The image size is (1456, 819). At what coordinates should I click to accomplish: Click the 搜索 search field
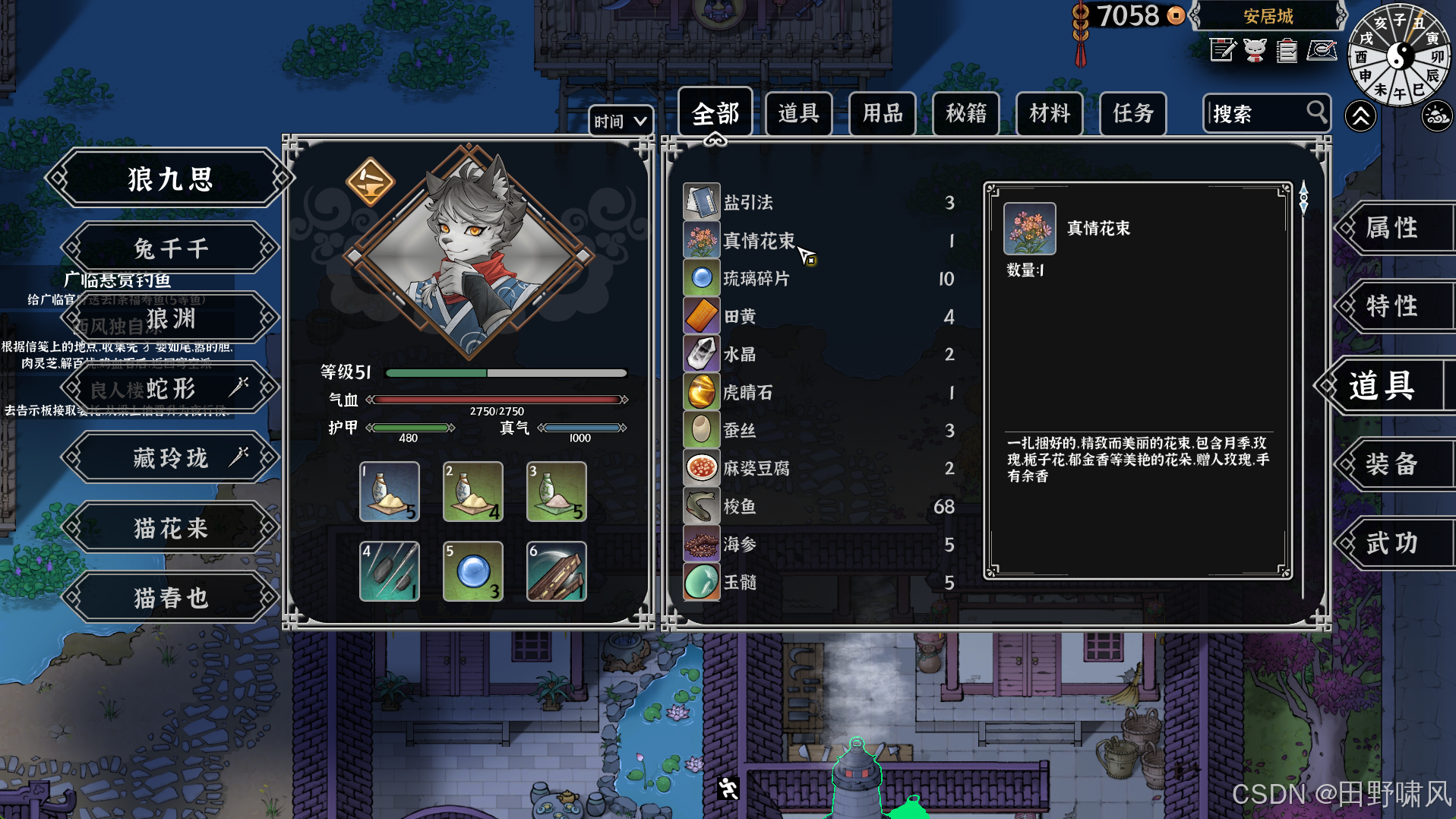click(x=1257, y=114)
